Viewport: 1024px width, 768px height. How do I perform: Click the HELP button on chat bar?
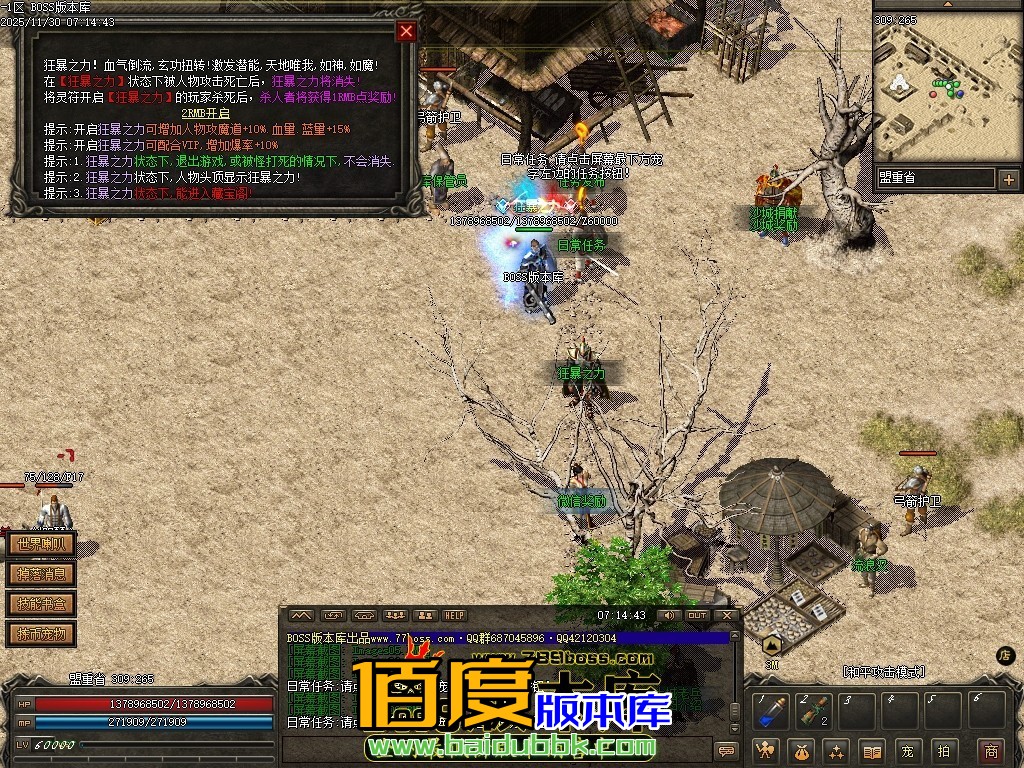pos(455,615)
